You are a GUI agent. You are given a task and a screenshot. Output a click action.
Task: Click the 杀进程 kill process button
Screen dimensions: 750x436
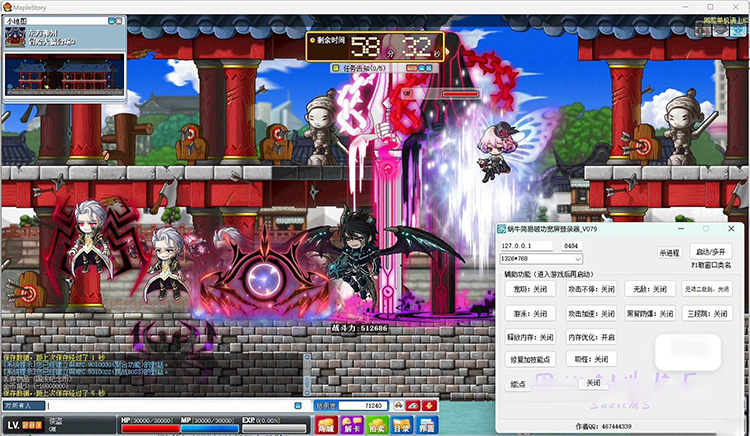(669, 253)
